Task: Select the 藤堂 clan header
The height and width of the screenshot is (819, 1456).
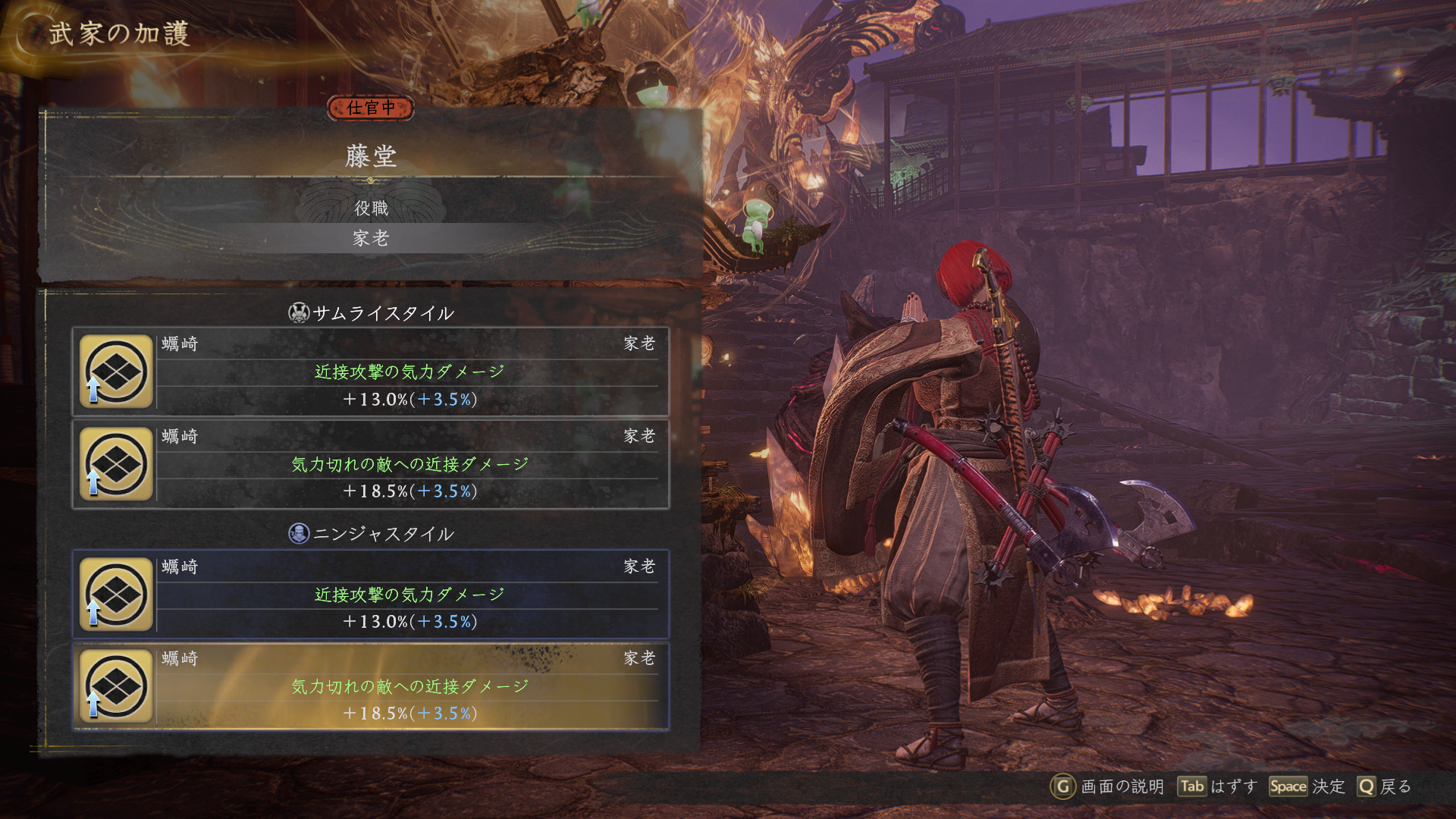Action: coord(371,156)
